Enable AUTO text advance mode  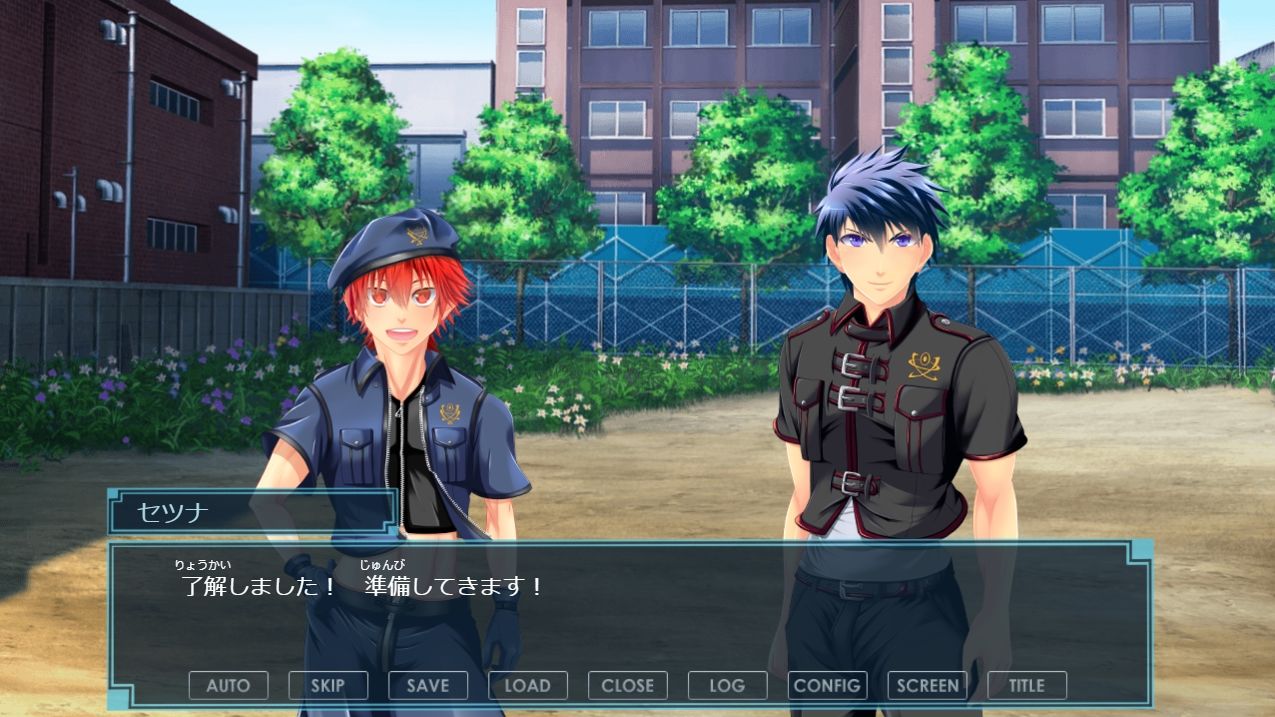(228, 685)
